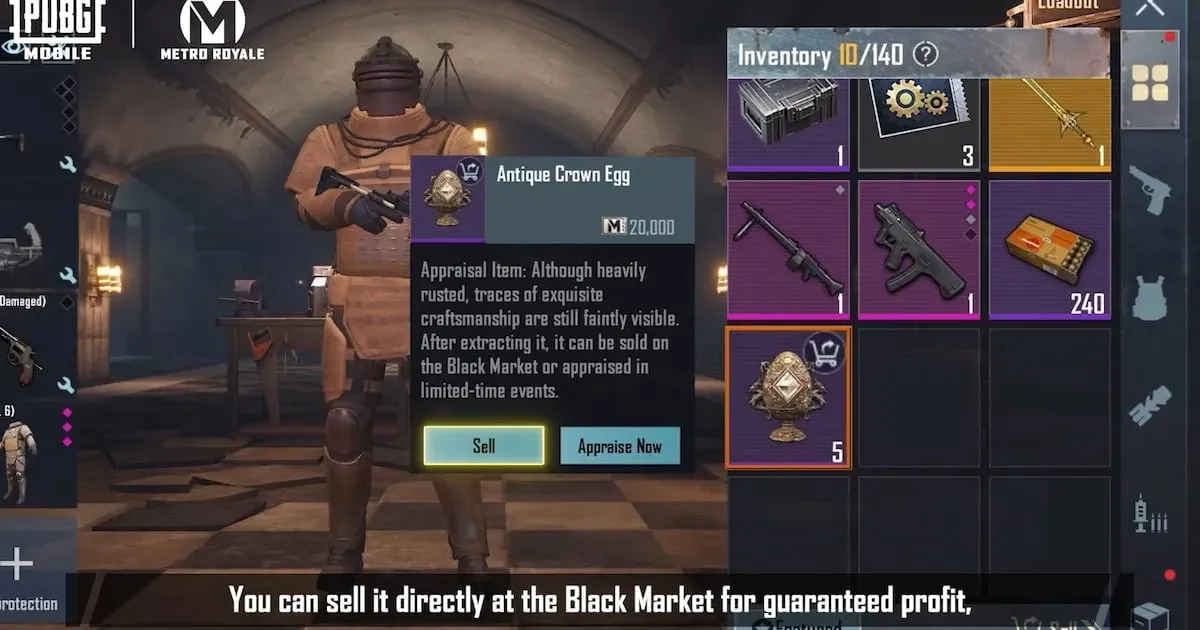Show the pistol weapons category tab
Viewport: 1200px width, 630px height.
pos(1150,189)
